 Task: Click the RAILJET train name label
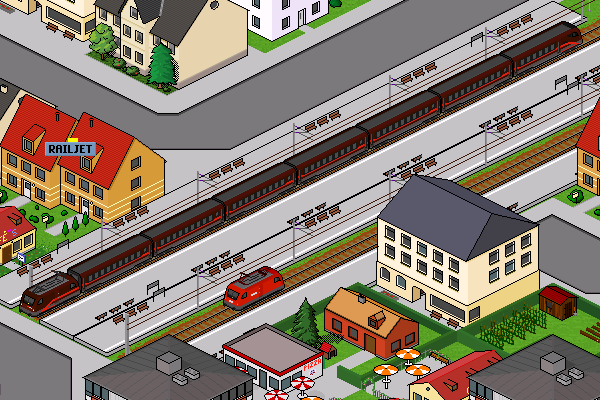[70, 149]
